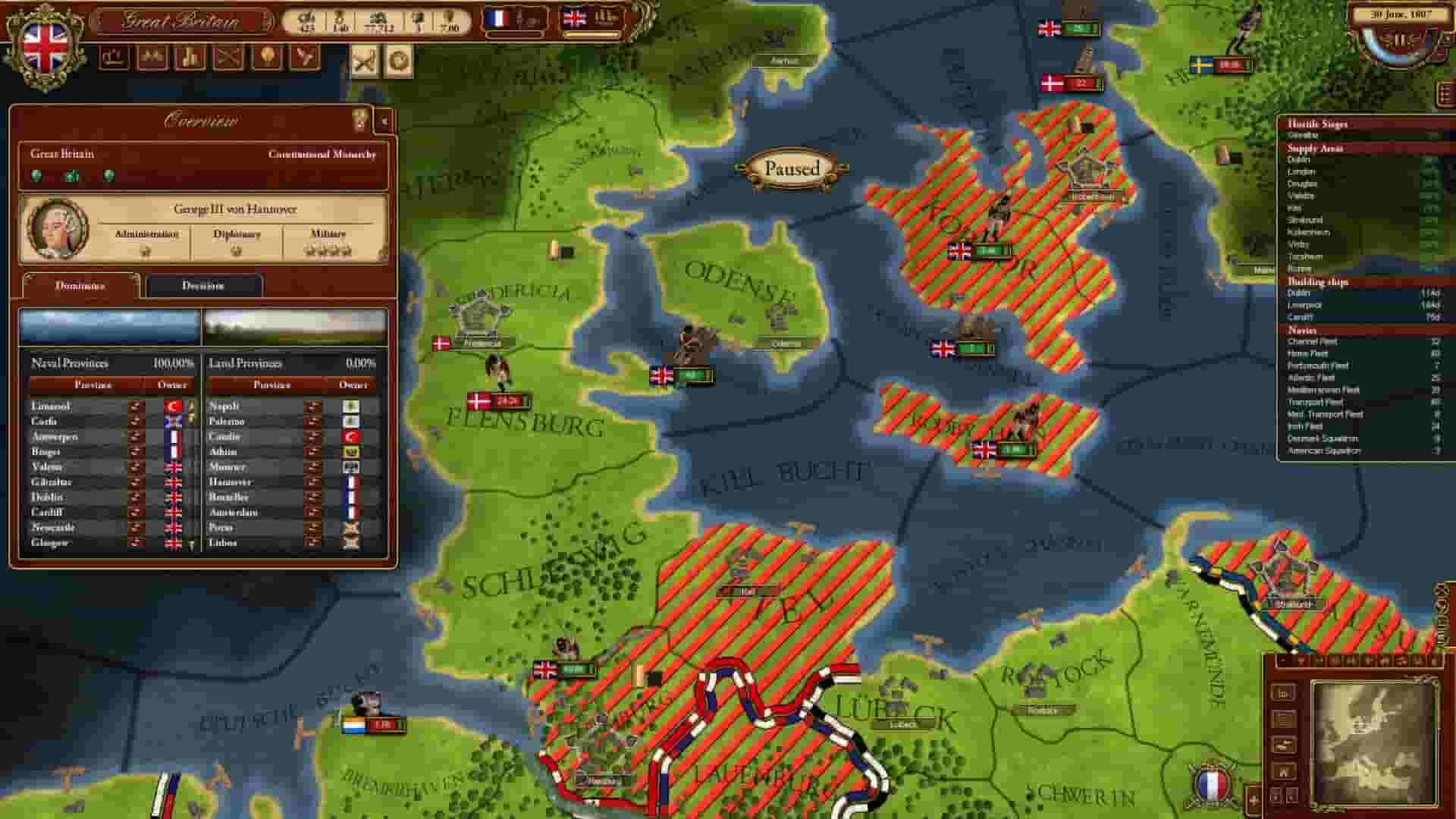Select the Dominions tab
The image size is (1456, 819).
point(80,286)
